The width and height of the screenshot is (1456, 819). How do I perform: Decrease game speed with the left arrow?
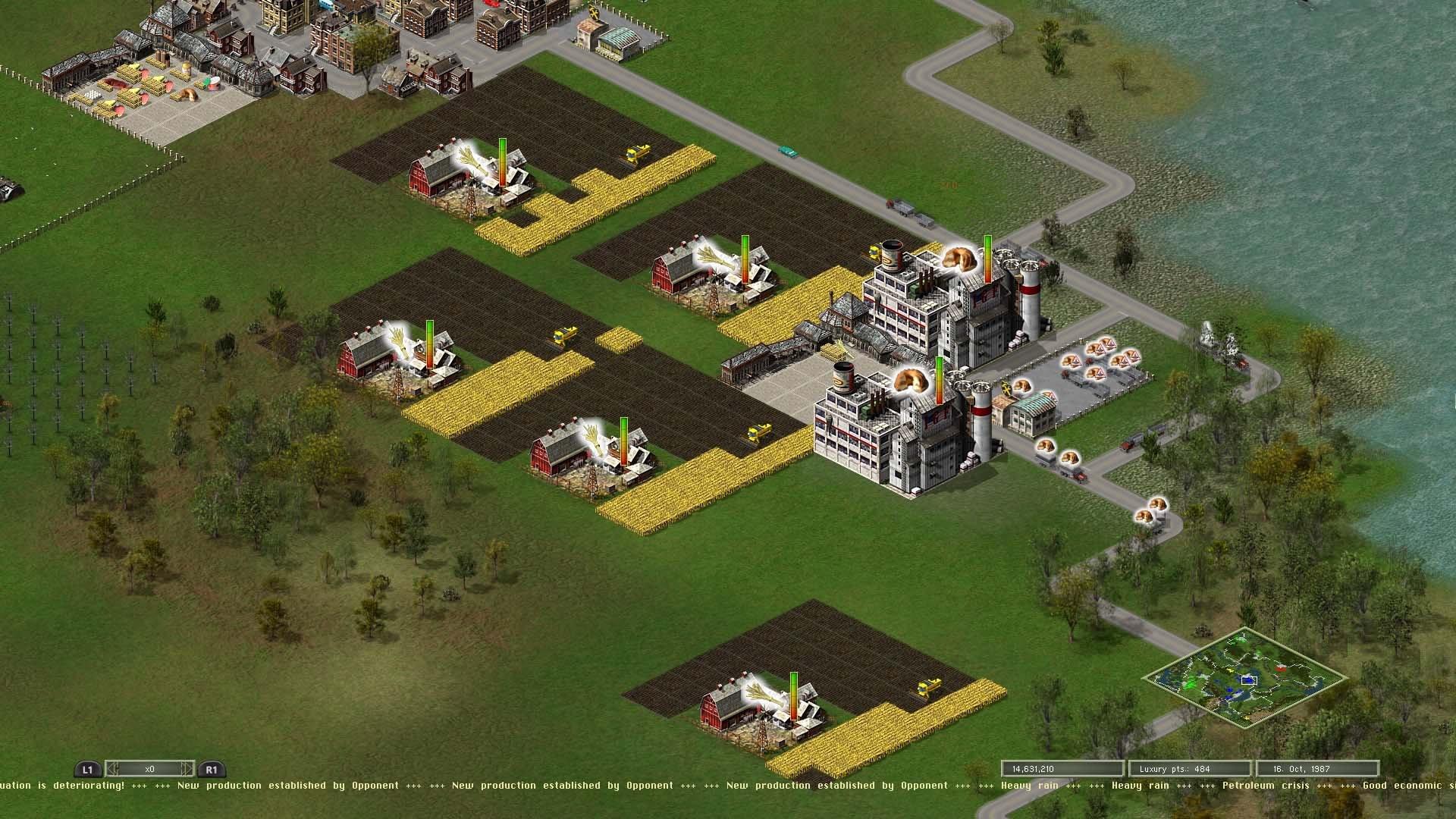[x=111, y=768]
